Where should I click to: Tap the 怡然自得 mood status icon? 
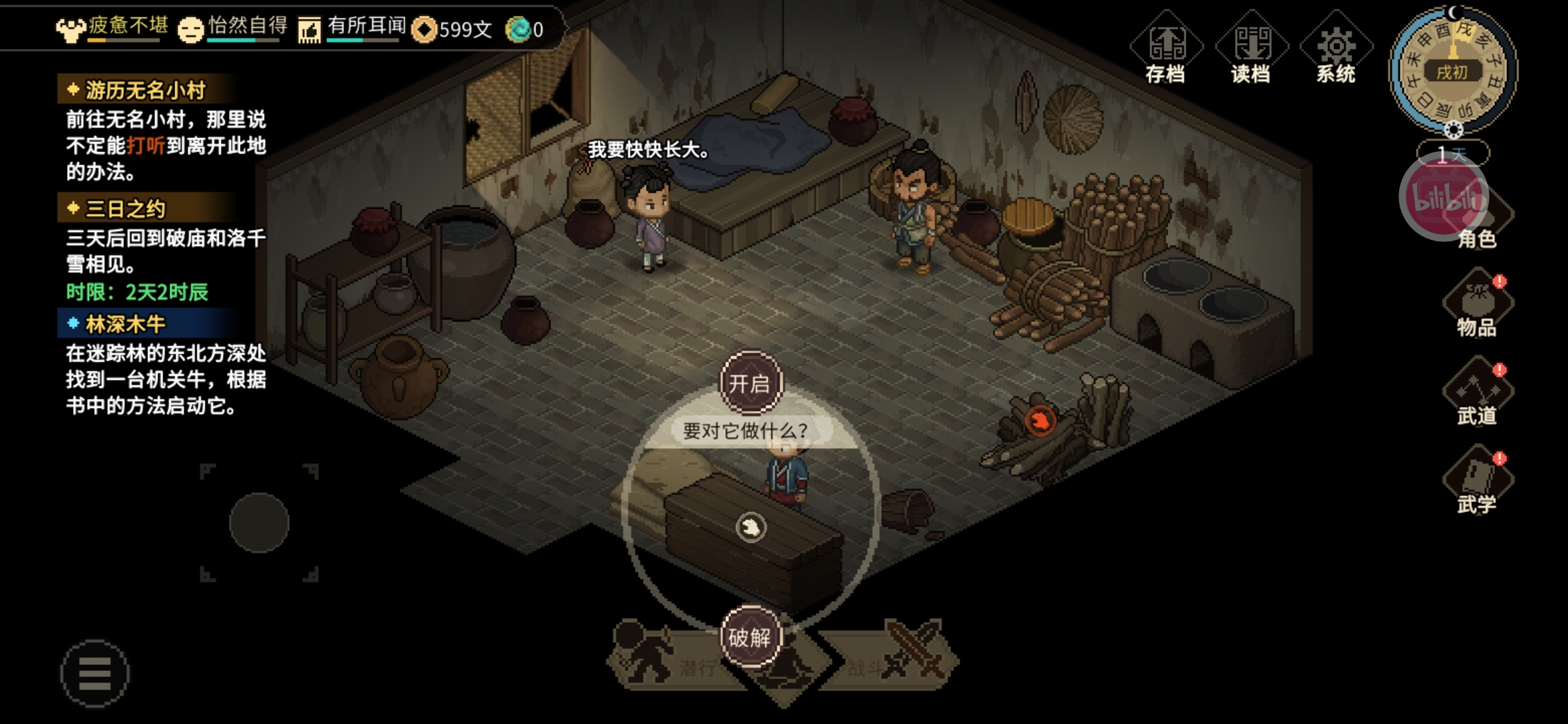(x=190, y=29)
